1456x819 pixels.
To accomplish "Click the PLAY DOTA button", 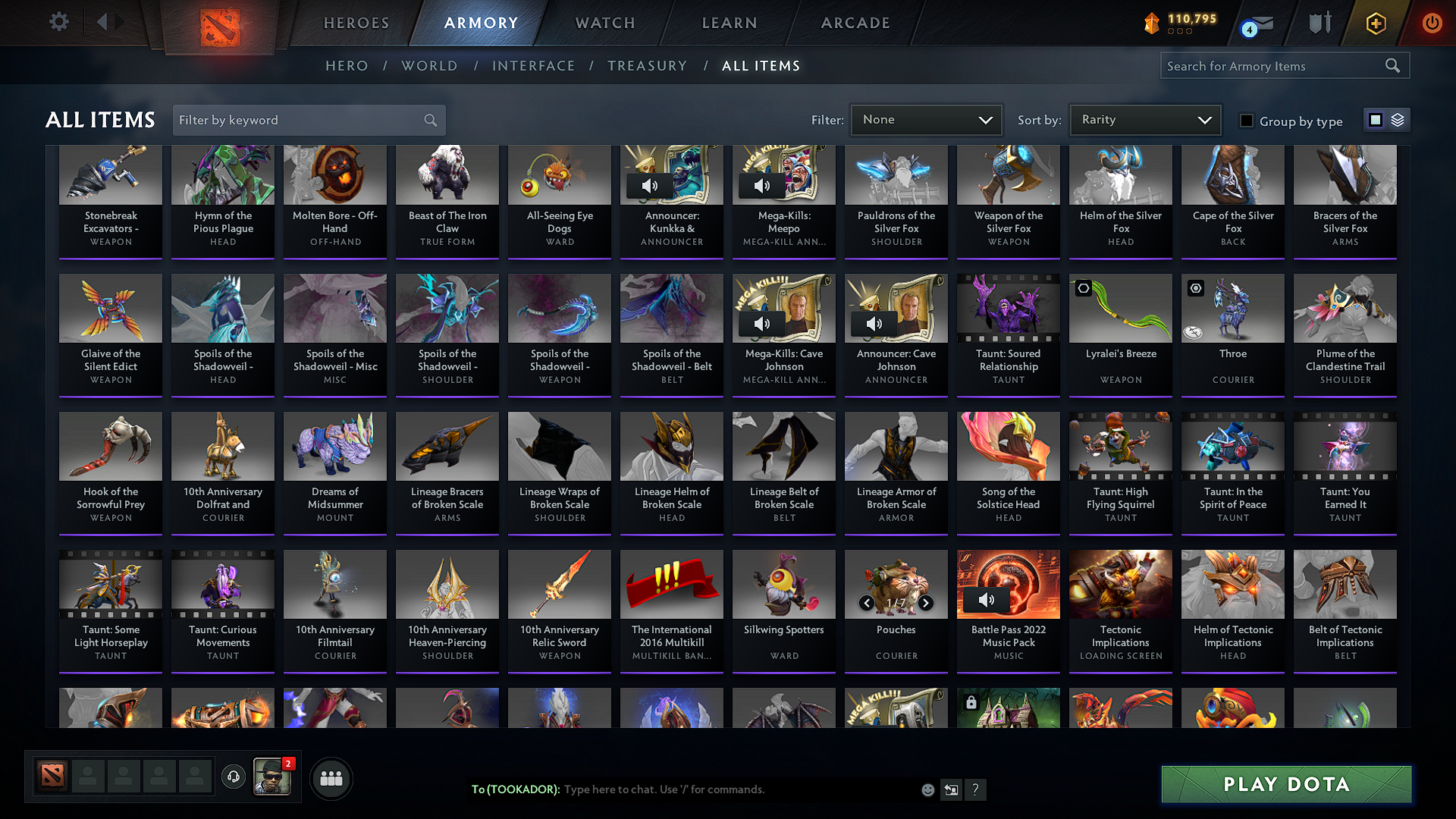I will 1285,784.
